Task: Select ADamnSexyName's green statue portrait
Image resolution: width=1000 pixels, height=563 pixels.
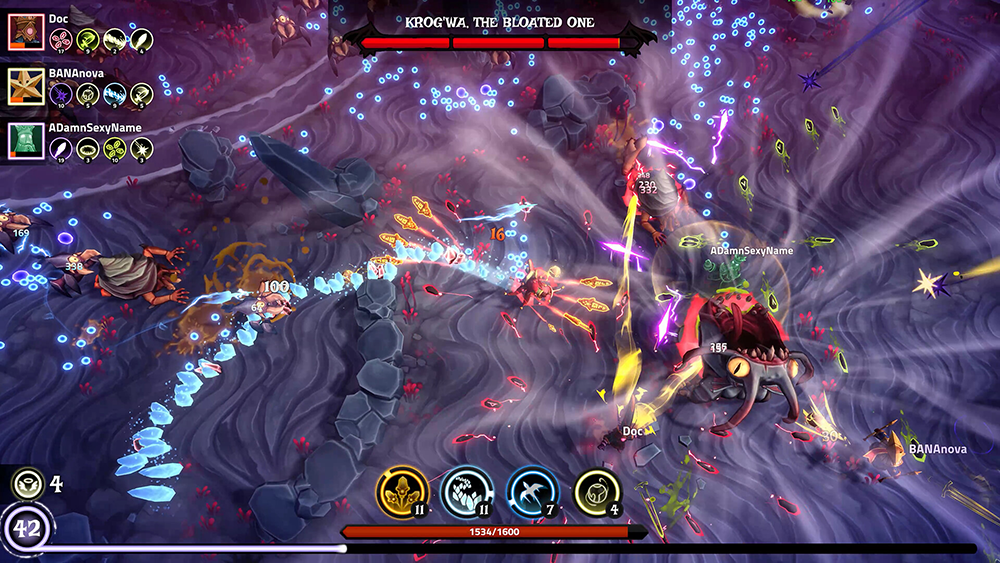Action: [24, 141]
